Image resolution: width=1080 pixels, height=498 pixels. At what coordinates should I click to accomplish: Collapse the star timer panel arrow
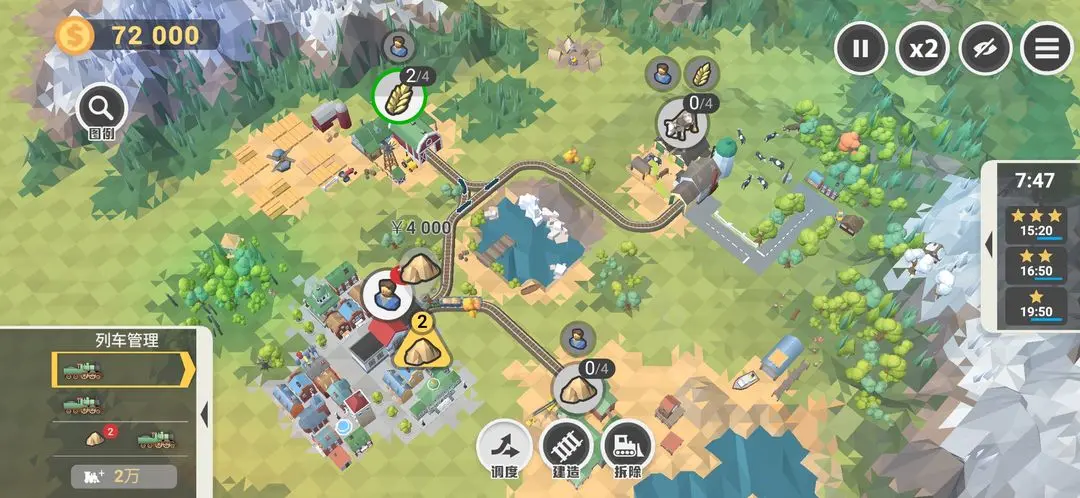click(x=988, y=244)
